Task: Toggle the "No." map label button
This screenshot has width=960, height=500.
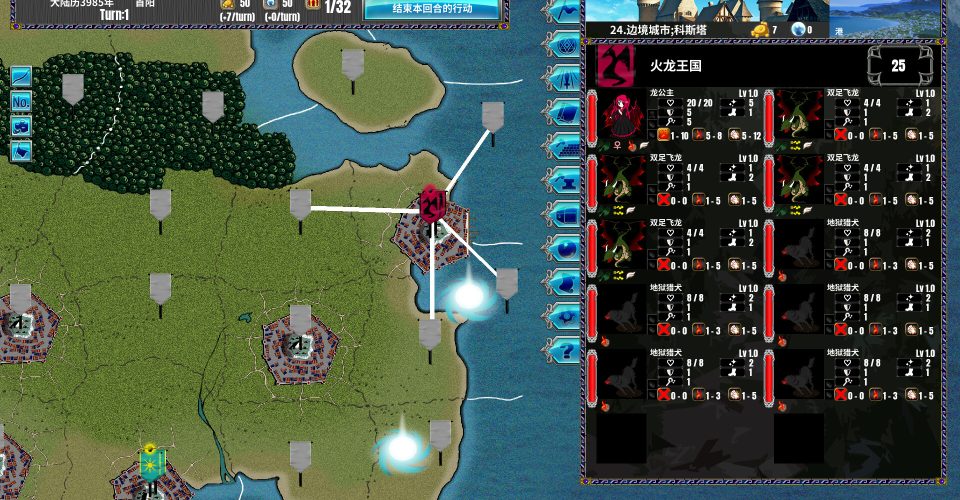Action: click(21, 101)
